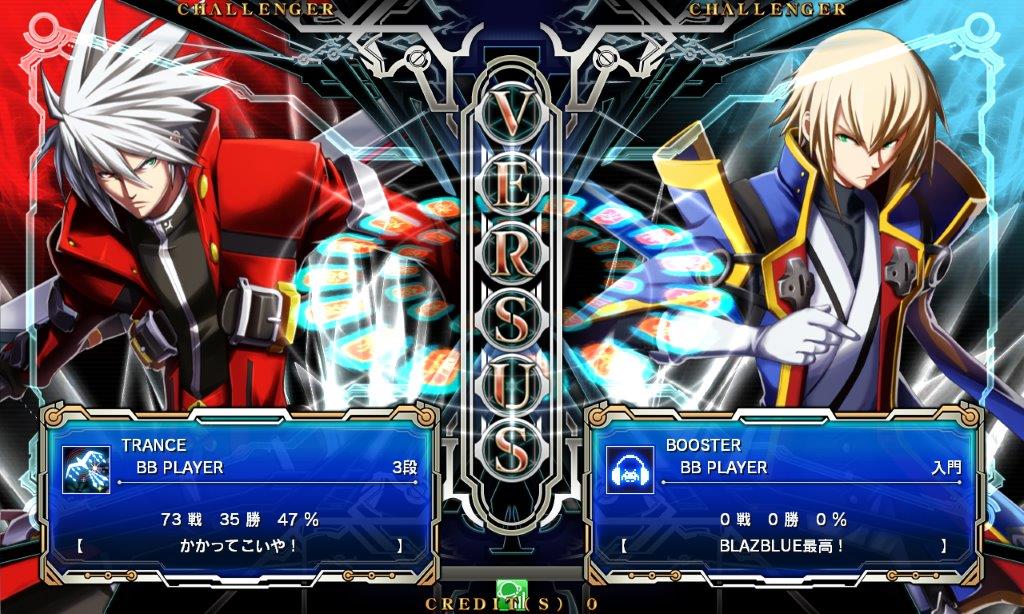This screenshot has height=614, width=1024.
Task: Click BOOSTER's headphone avatar icon
Action: click(631, 468)
